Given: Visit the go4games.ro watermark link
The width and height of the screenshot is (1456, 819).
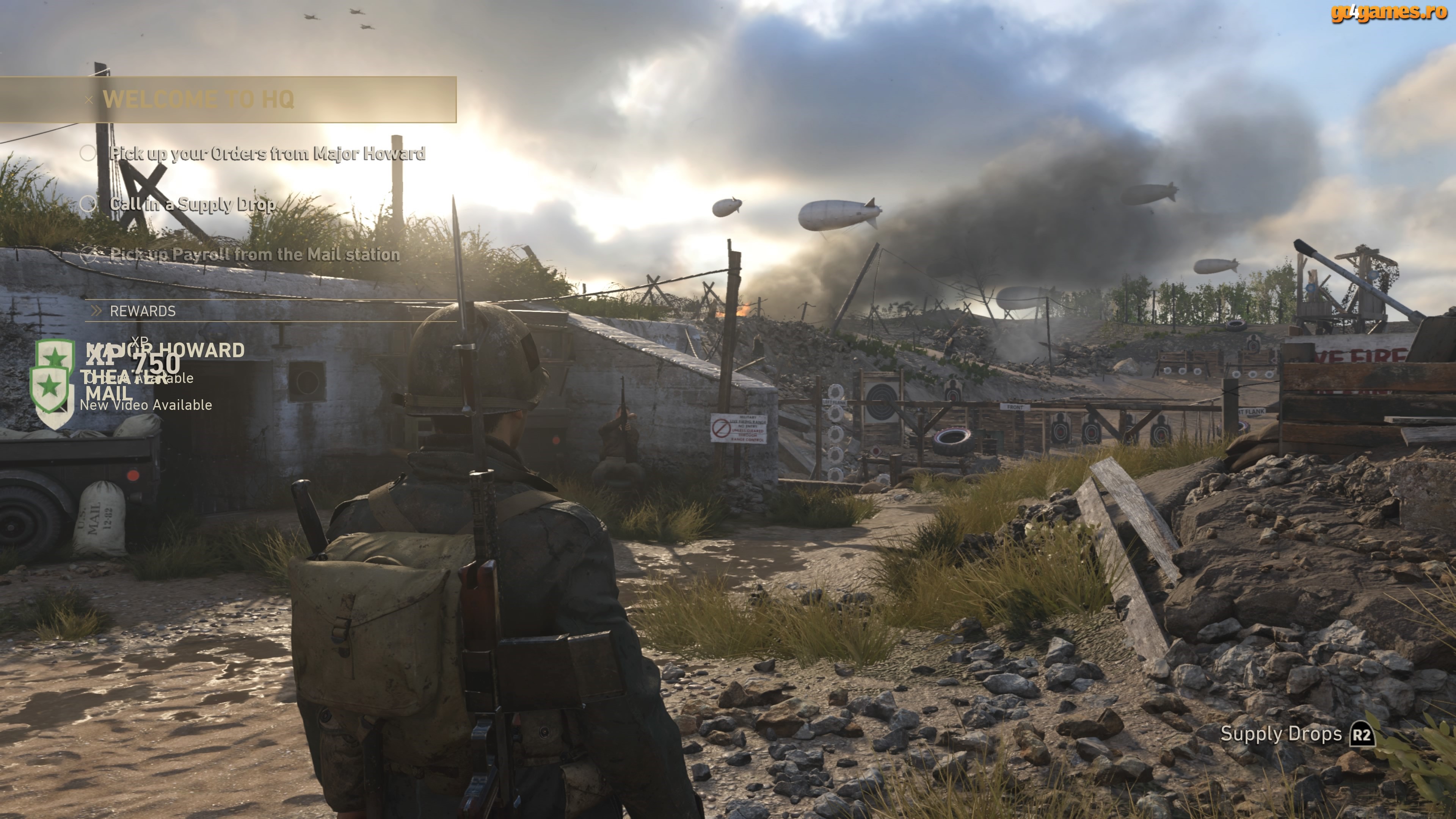Looking at the screenshot, I should tap(1388, 12).
